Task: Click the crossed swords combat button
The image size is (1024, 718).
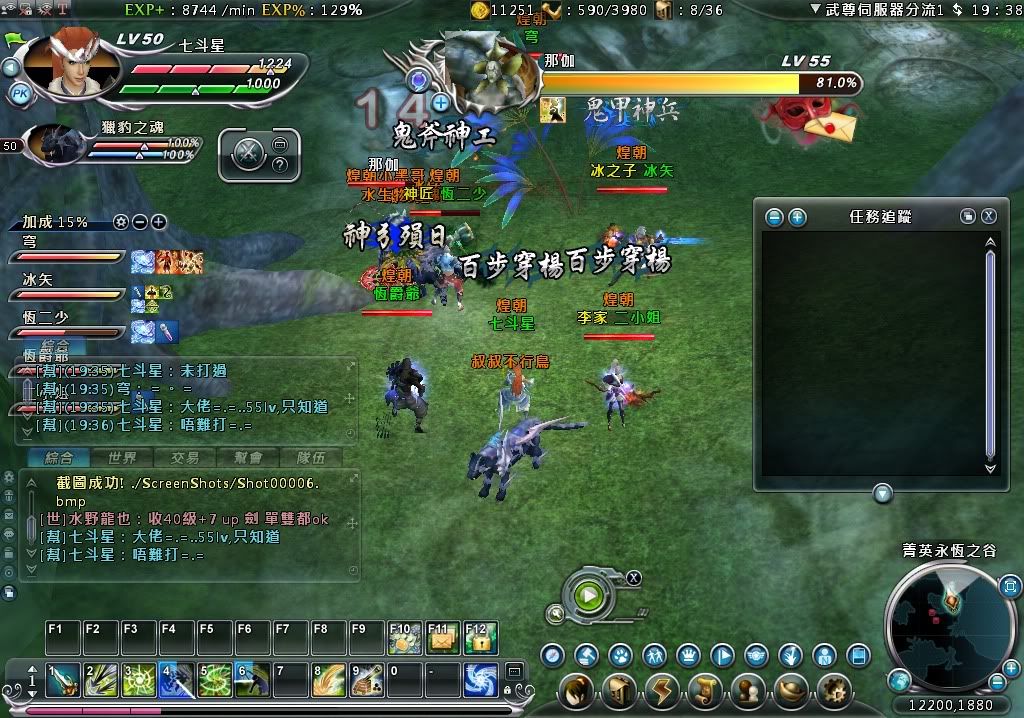Action: 248,156
